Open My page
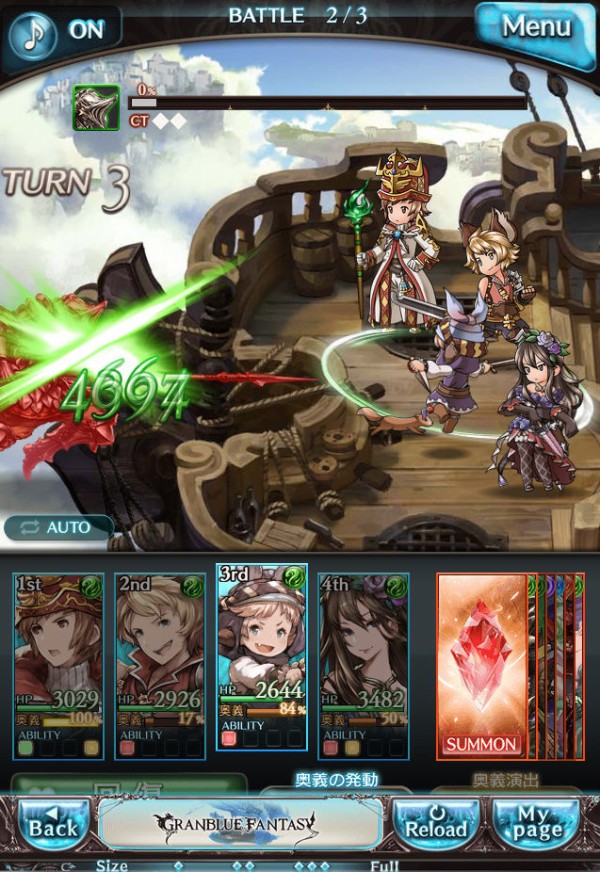The image size is (600, 872). [534, 822]
